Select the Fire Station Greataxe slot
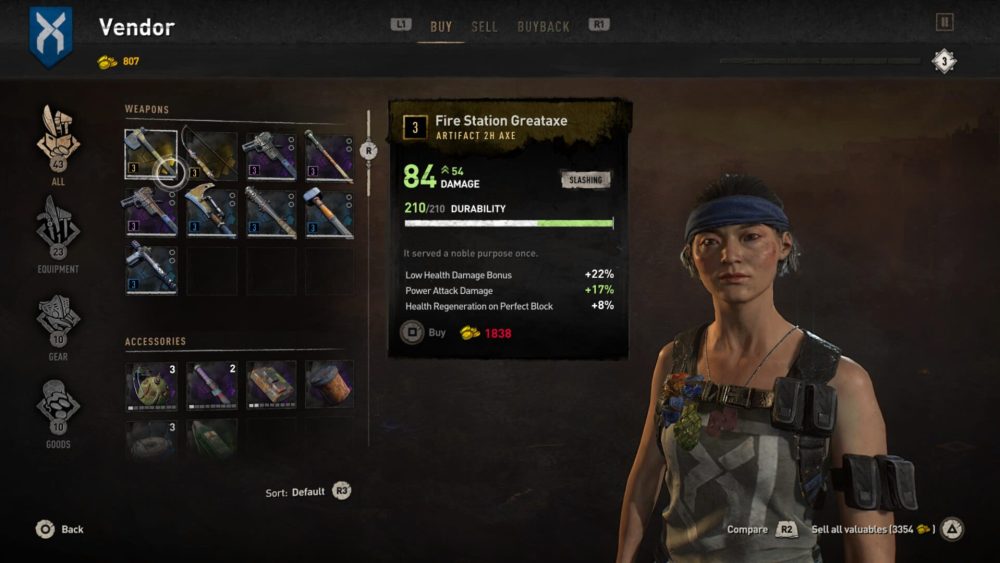 (x=151, y=155)
